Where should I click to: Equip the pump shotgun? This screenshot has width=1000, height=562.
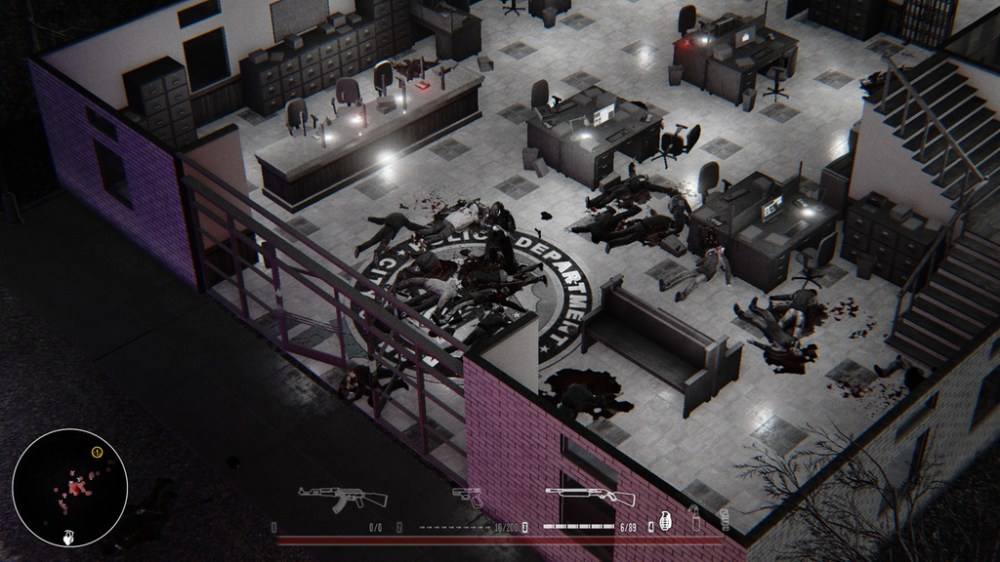pos(590,497)
